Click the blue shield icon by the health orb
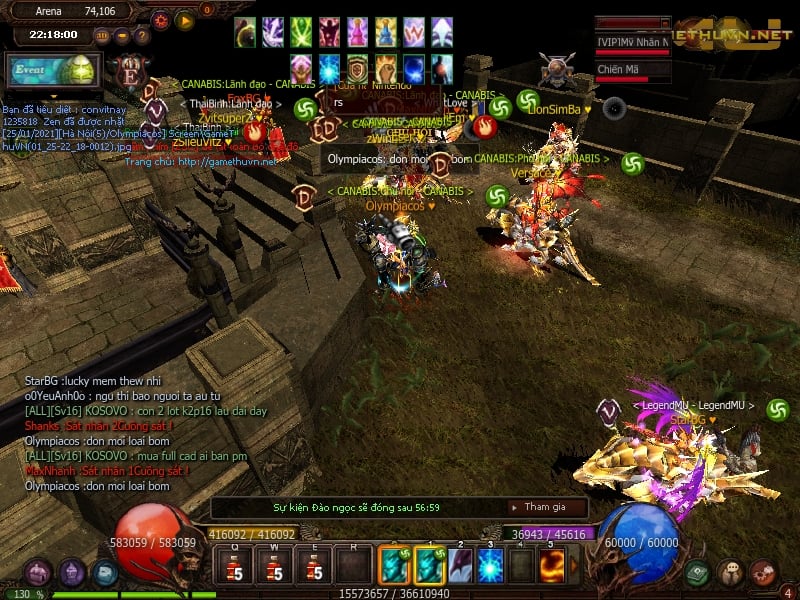 (105, 573)
